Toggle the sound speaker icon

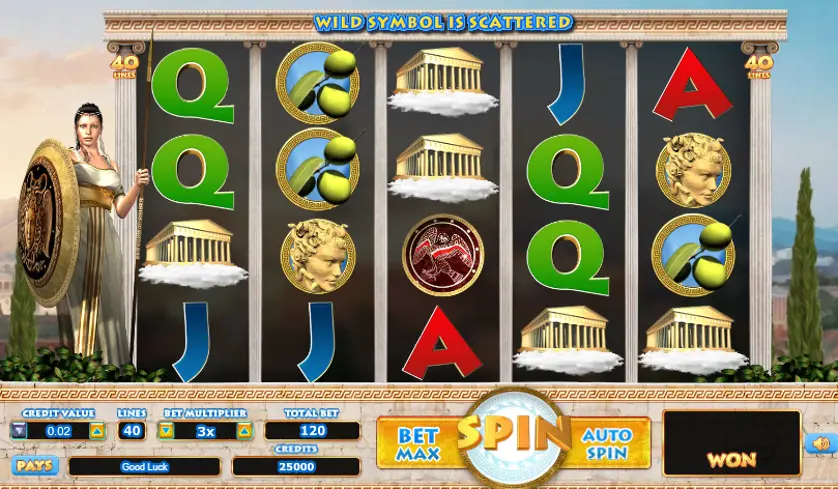coord(819,443)
